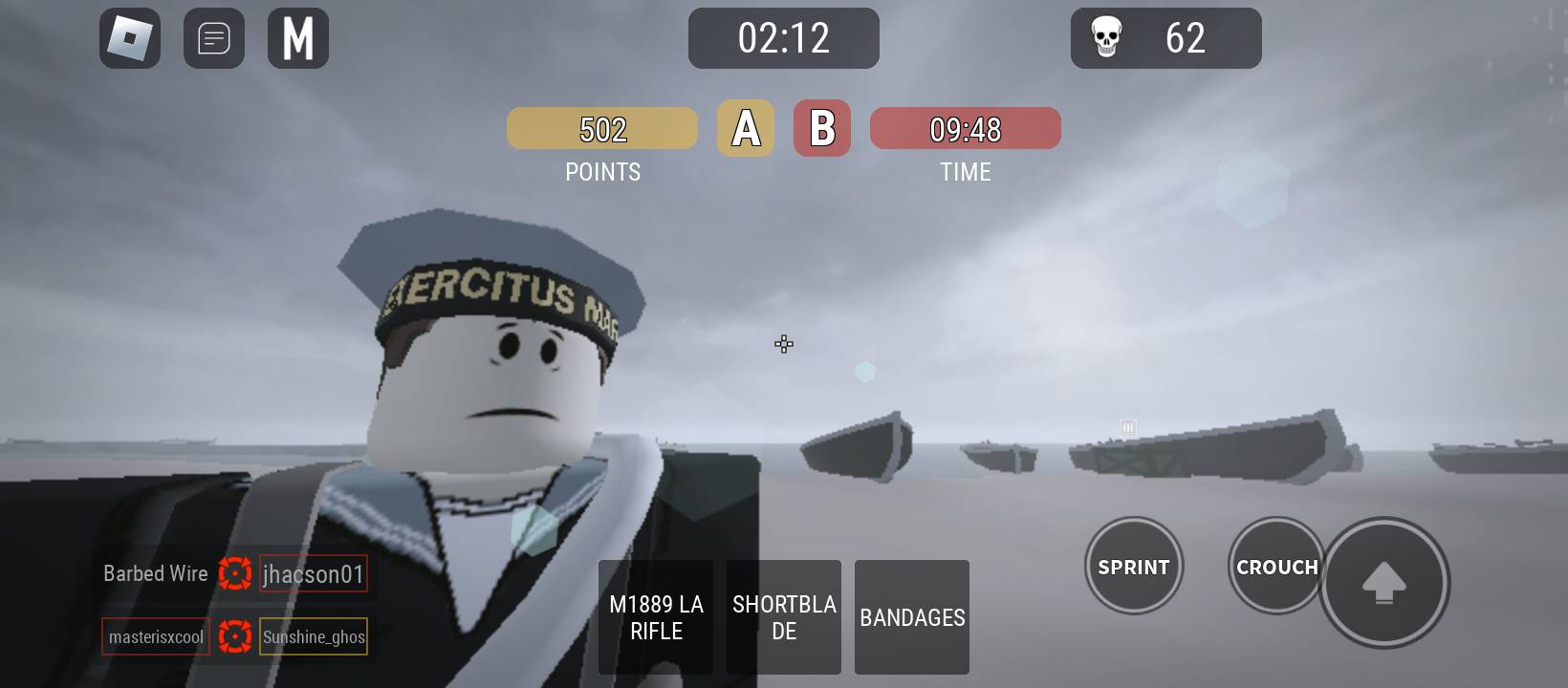Select team B badge
This screenshot has height=688, width=1568.
point(822,128)
